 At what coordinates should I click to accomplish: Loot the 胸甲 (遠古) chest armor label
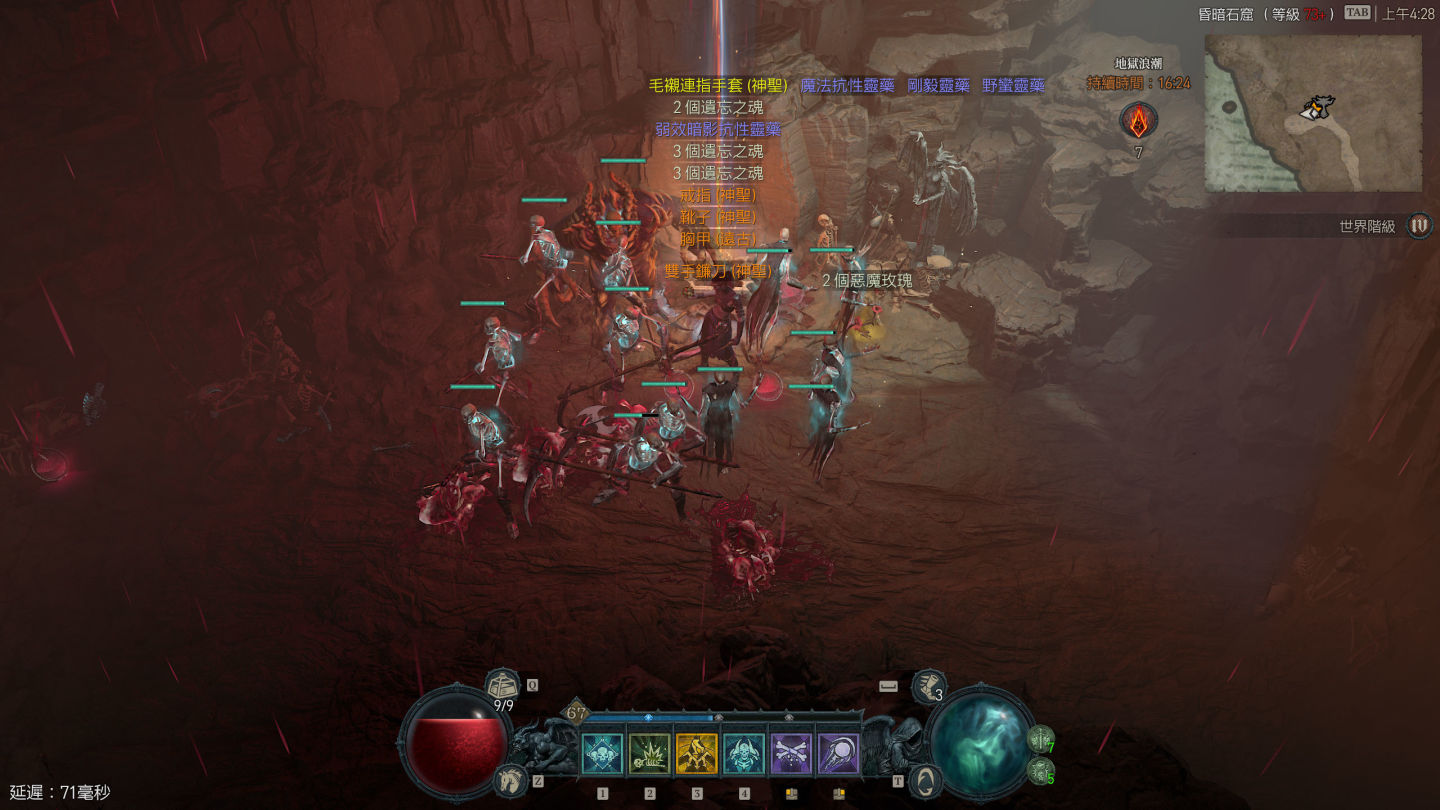[x=718, y=239]
